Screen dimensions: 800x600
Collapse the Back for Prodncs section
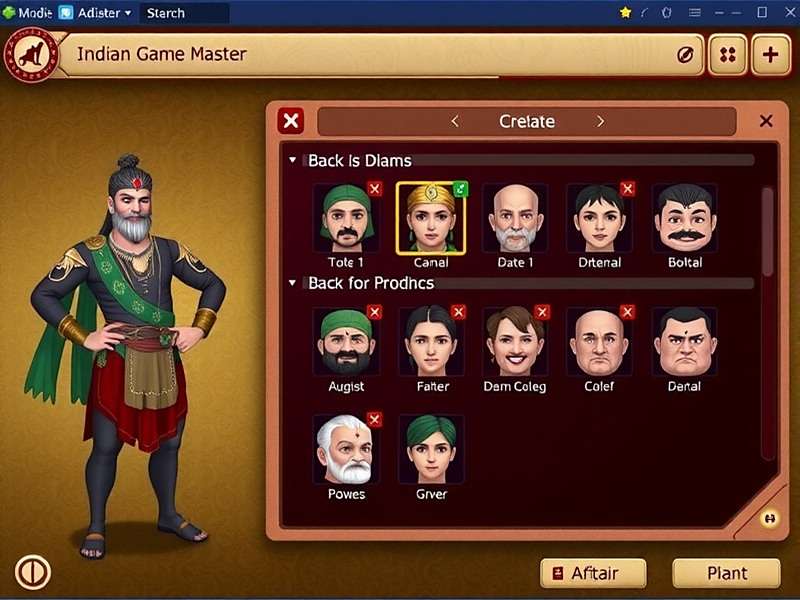click(x=293, y=283)
